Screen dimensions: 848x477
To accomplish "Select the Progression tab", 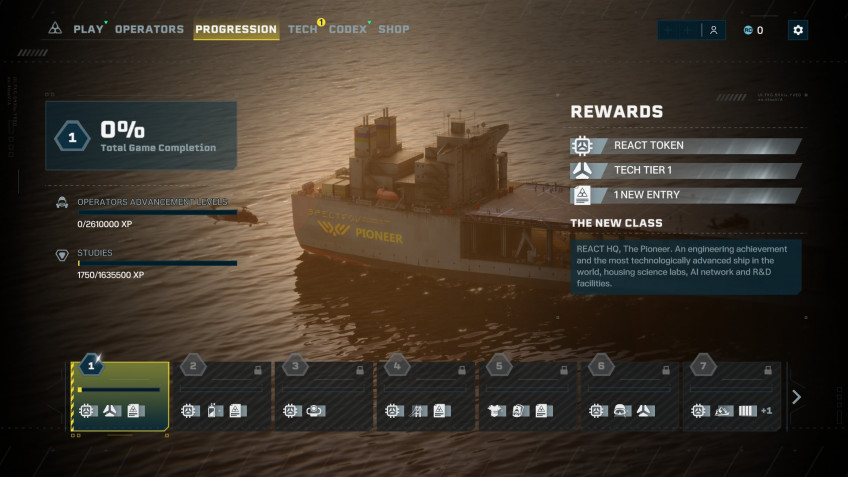I will [x=236, y=29].
